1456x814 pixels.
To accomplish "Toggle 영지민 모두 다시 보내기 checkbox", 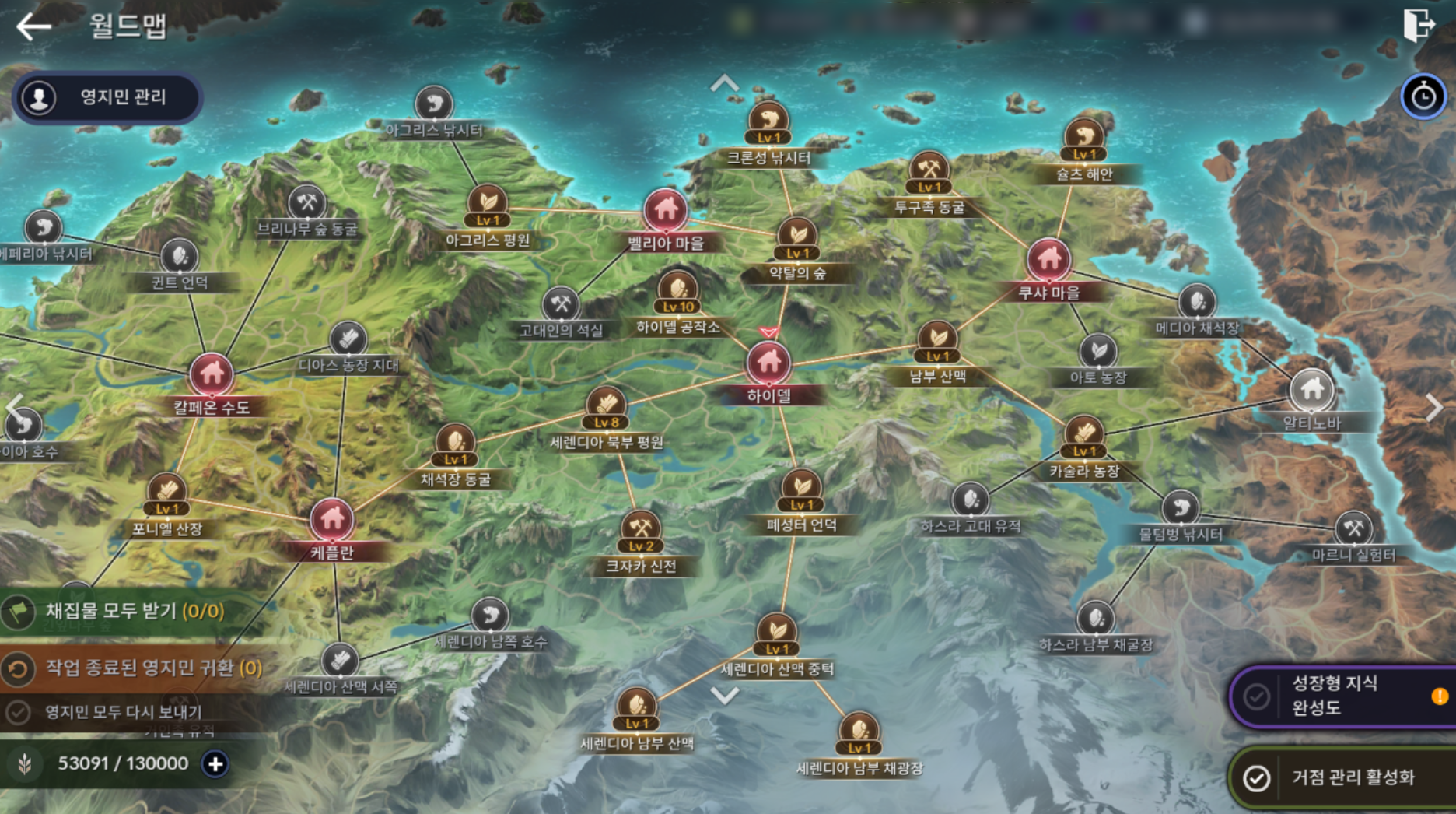I will (x=18, y=712).
